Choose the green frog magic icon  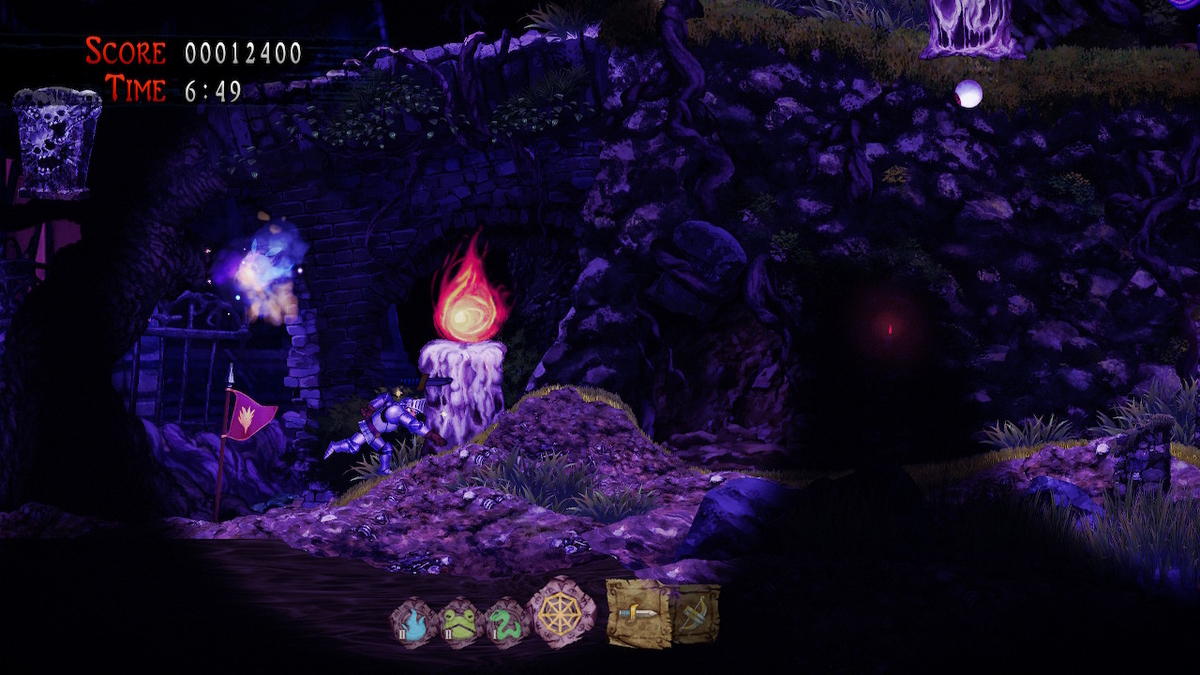click(x=460, y=623)
